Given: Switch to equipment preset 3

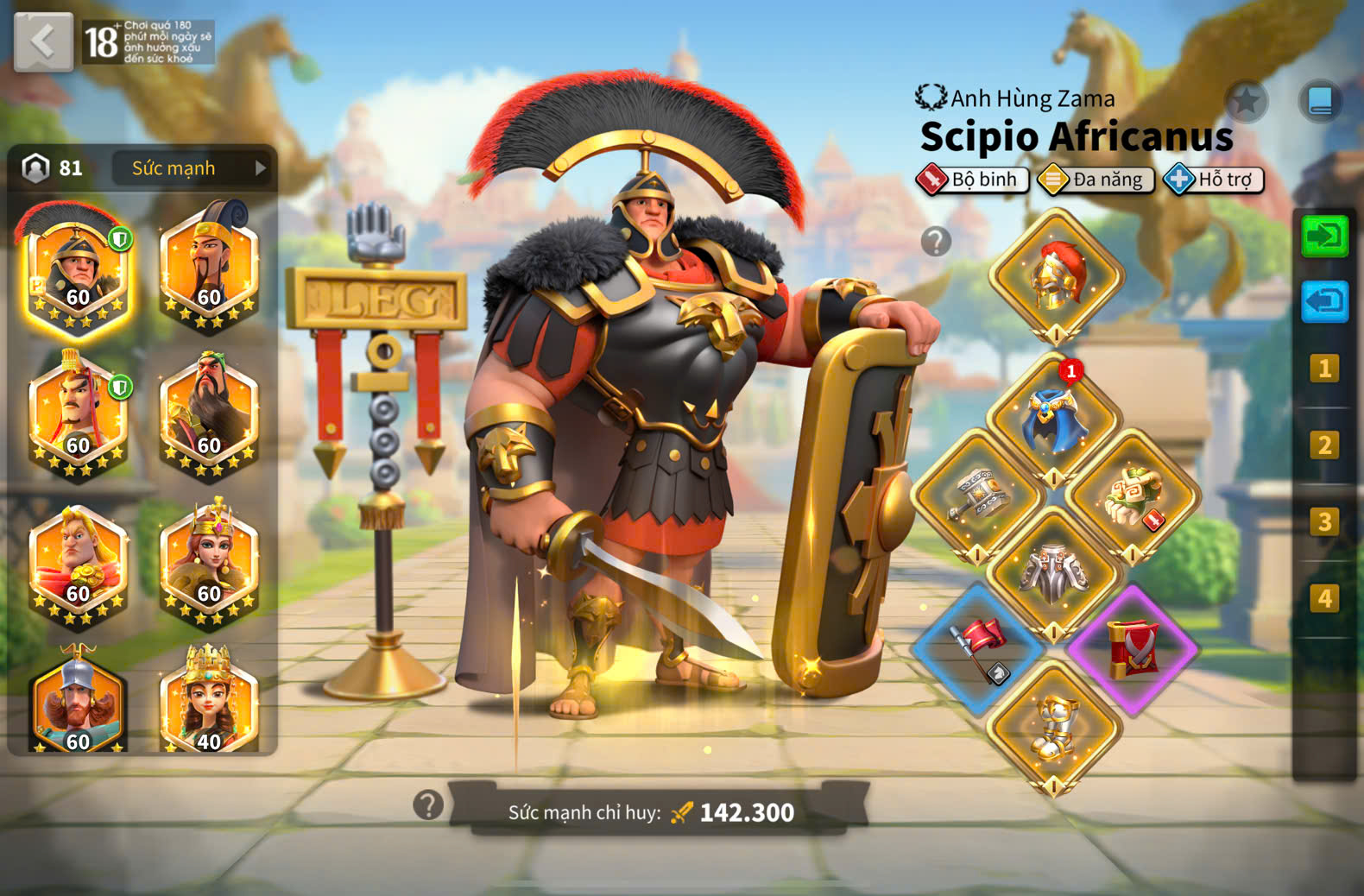Looking at the screenshot, I should [1323, 522].
